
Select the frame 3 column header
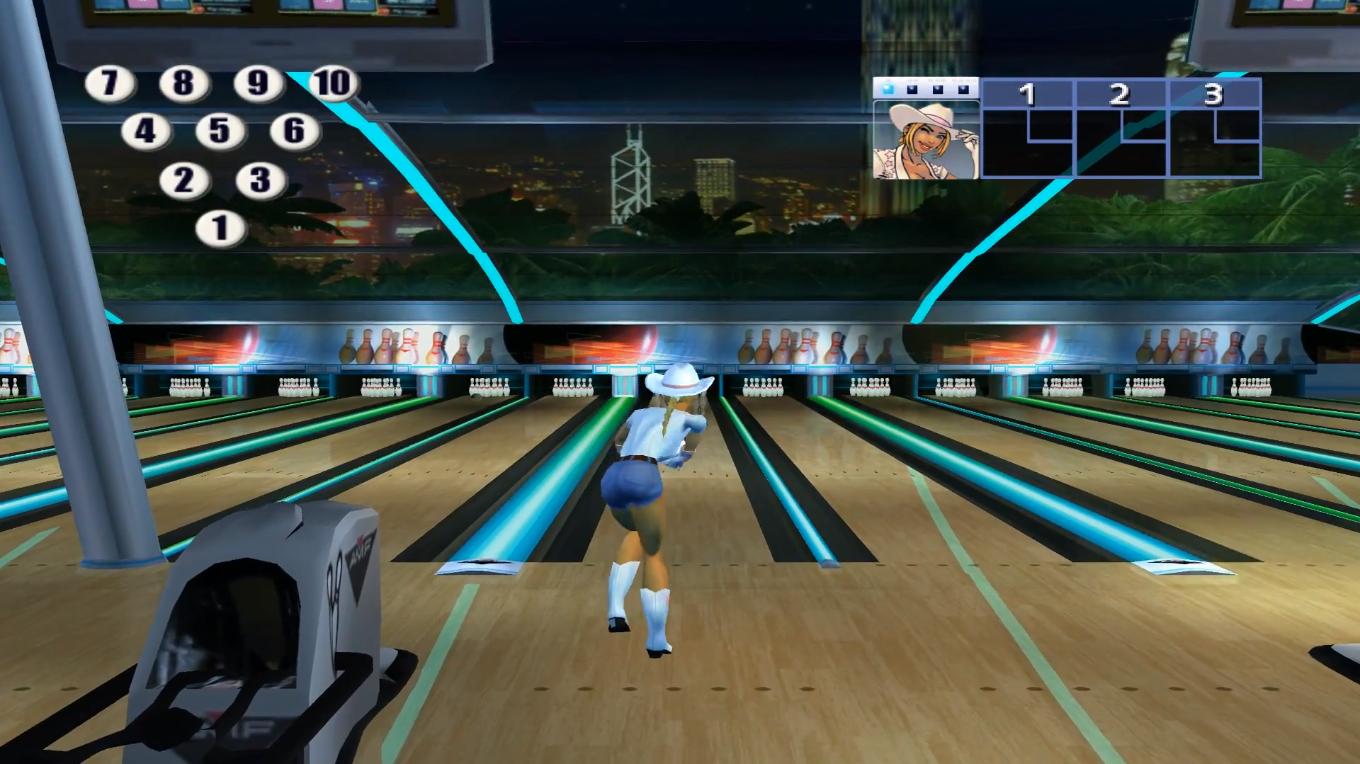point(1211,94)
